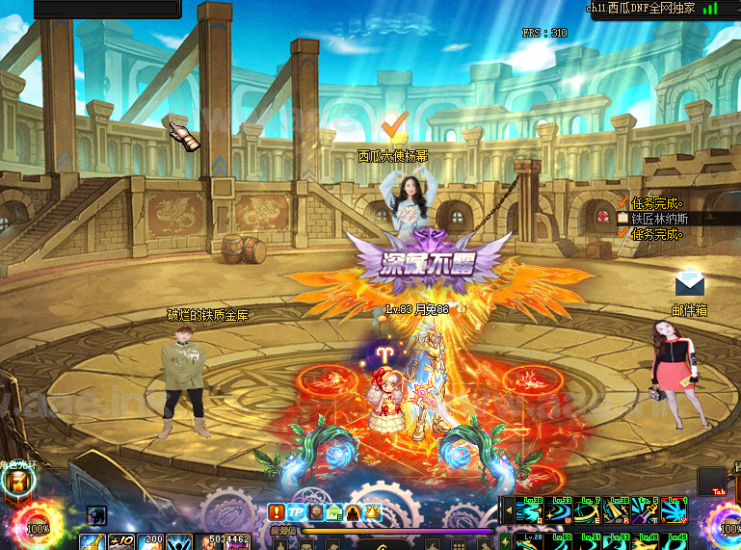Open the 角色光环 aura chest icon
The width and height of the screenshot is (741, 550).
click(x=17, y=482)
